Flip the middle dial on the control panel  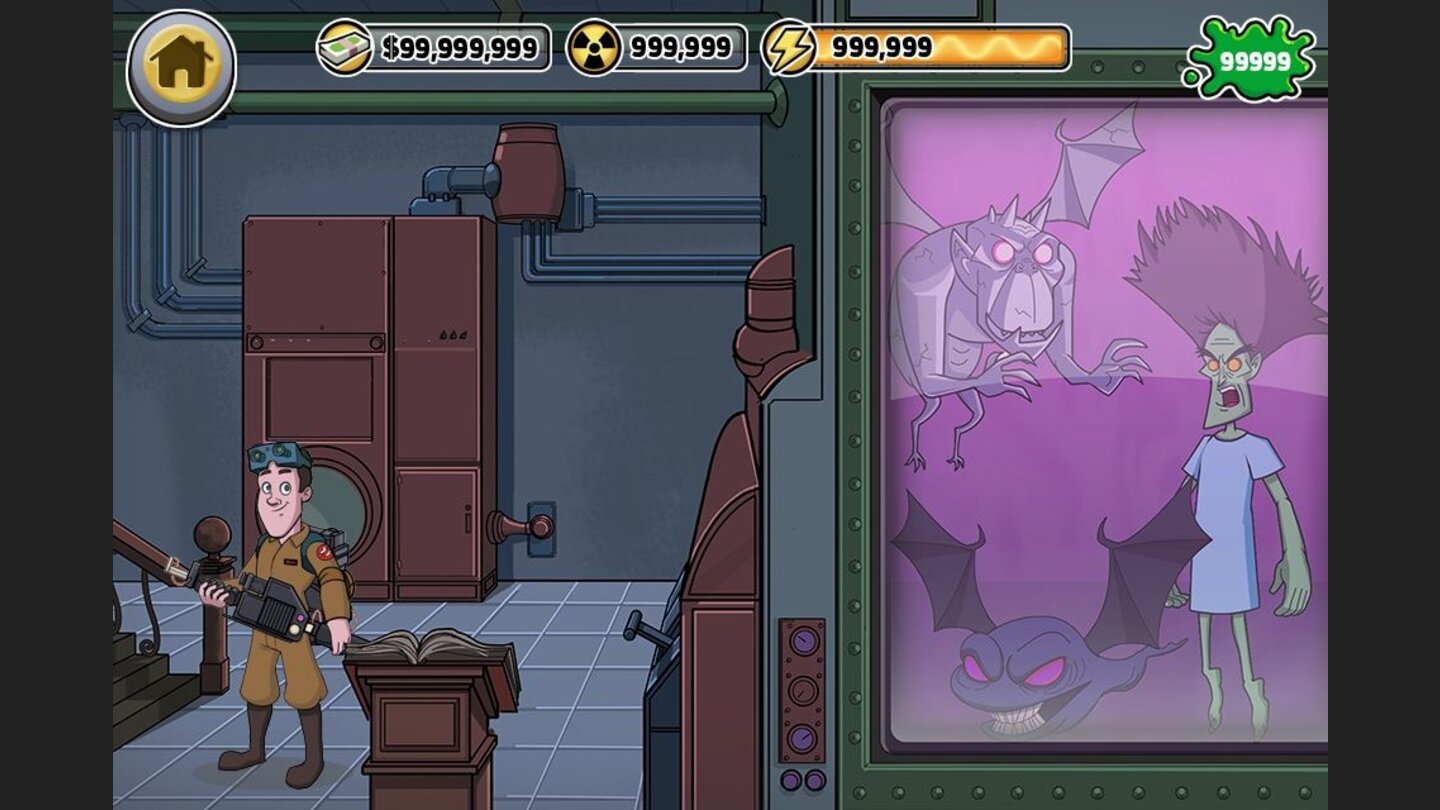[802, 690]
